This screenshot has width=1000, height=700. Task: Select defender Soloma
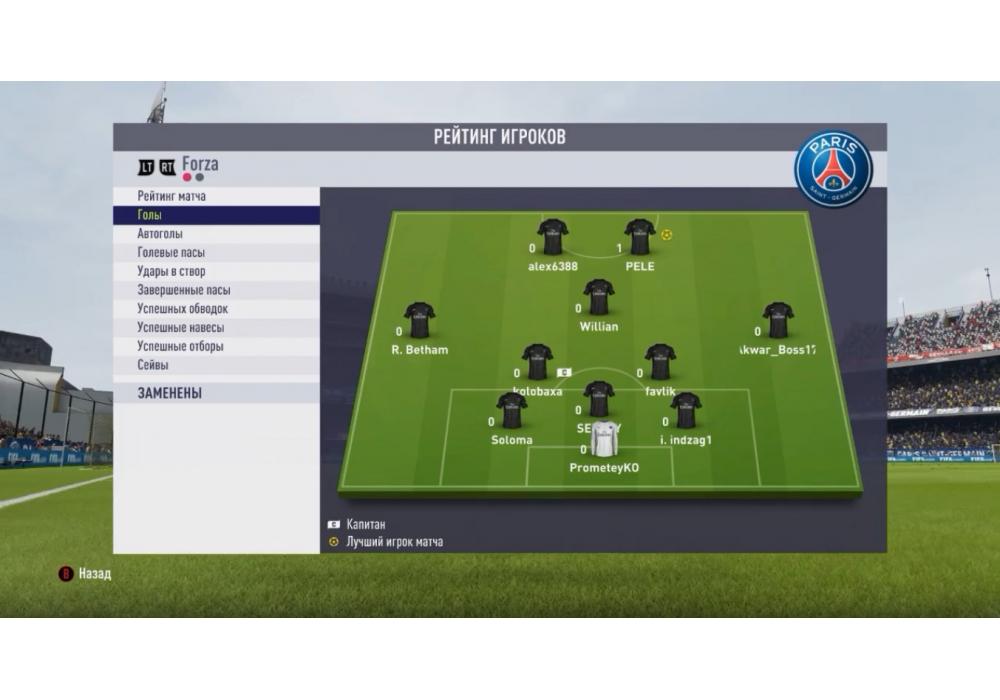(x=512, y=410)
